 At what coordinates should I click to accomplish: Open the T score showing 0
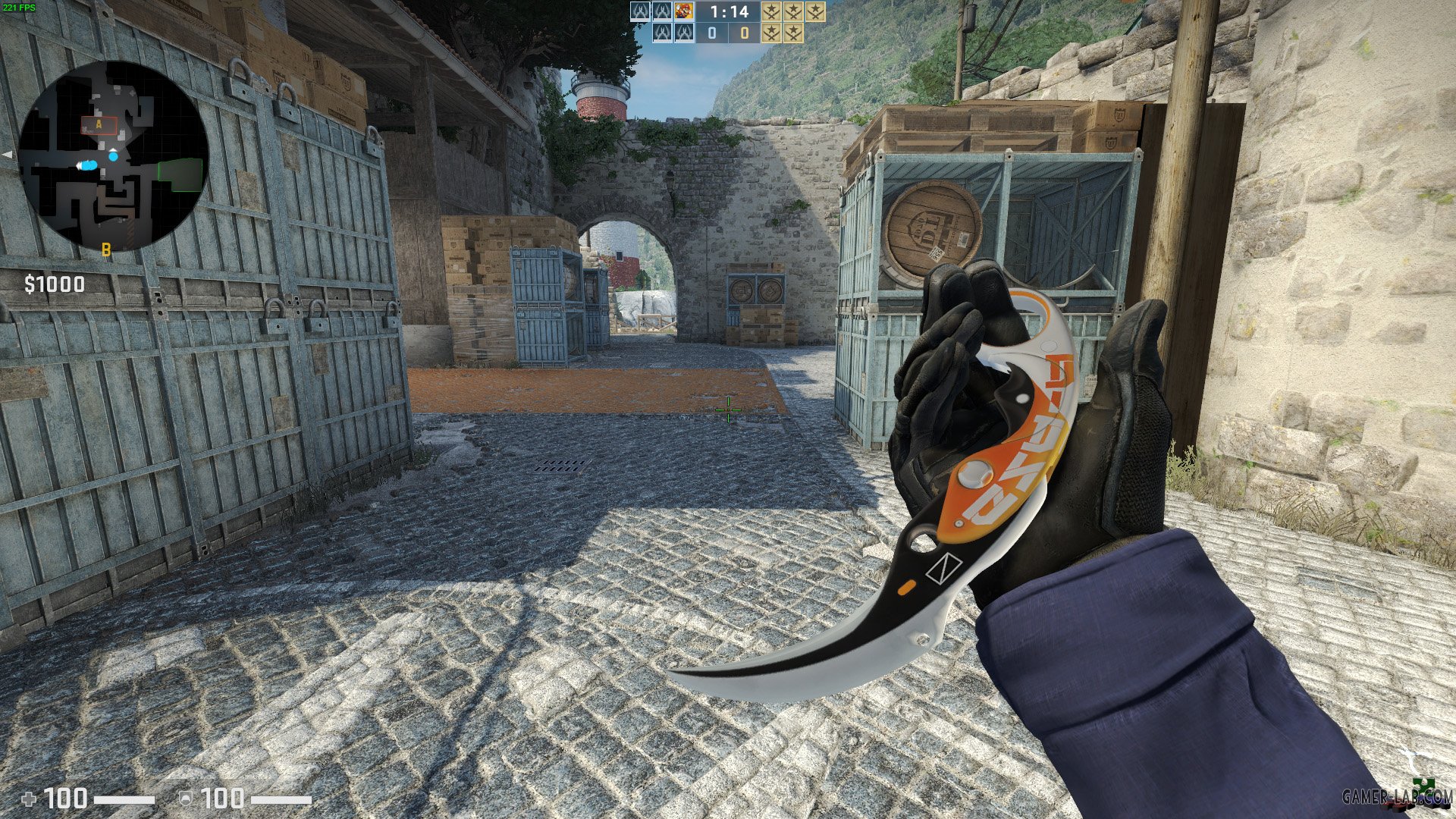pyautogui.click(x=745, y=34)
